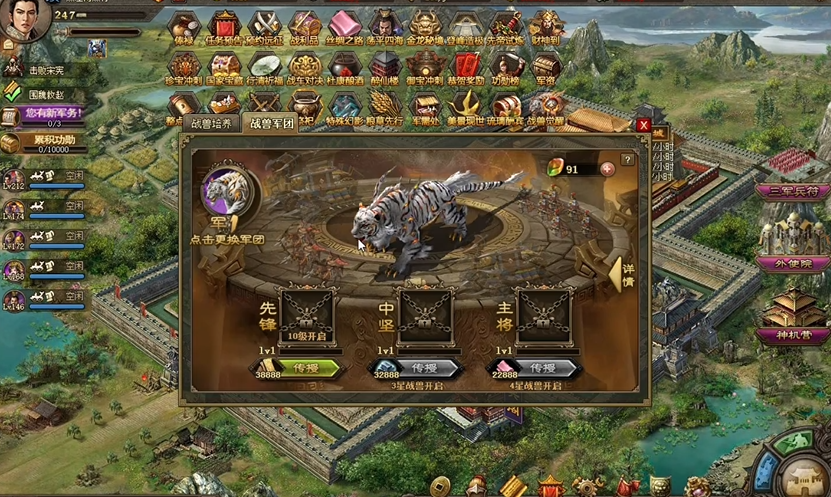Select the 战兽军团 tab

click(x=270, y=124)
